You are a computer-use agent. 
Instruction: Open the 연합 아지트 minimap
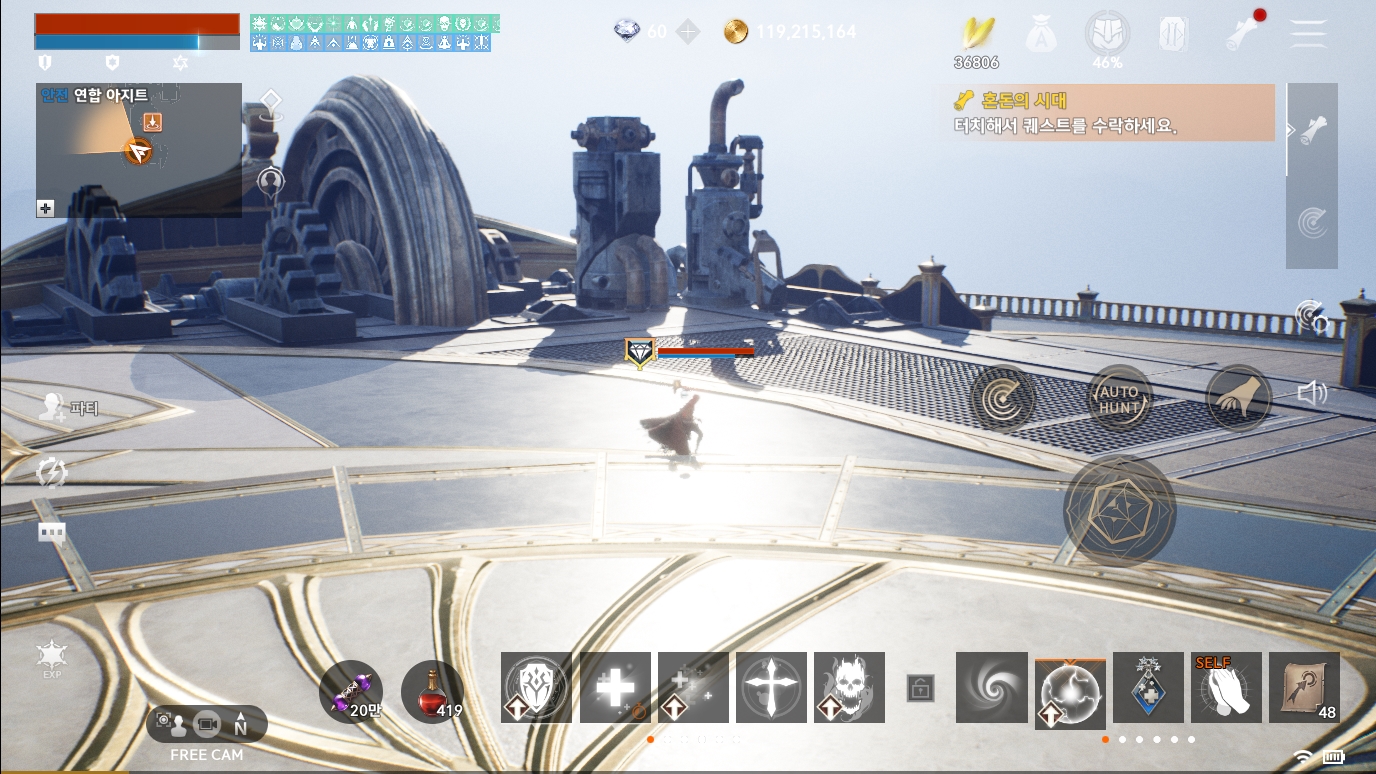[138, 150]
